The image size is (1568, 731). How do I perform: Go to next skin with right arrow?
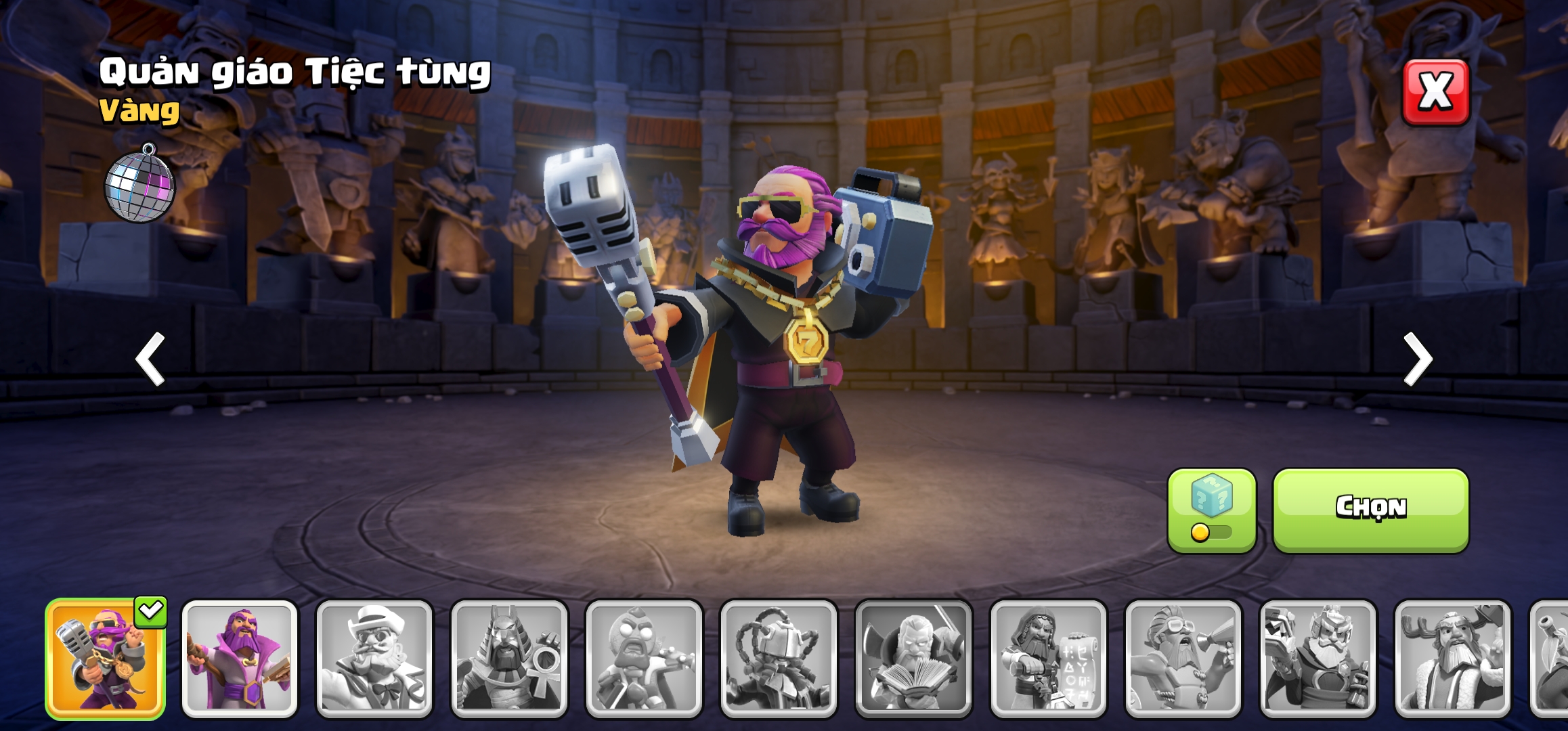pos(1417,359)
